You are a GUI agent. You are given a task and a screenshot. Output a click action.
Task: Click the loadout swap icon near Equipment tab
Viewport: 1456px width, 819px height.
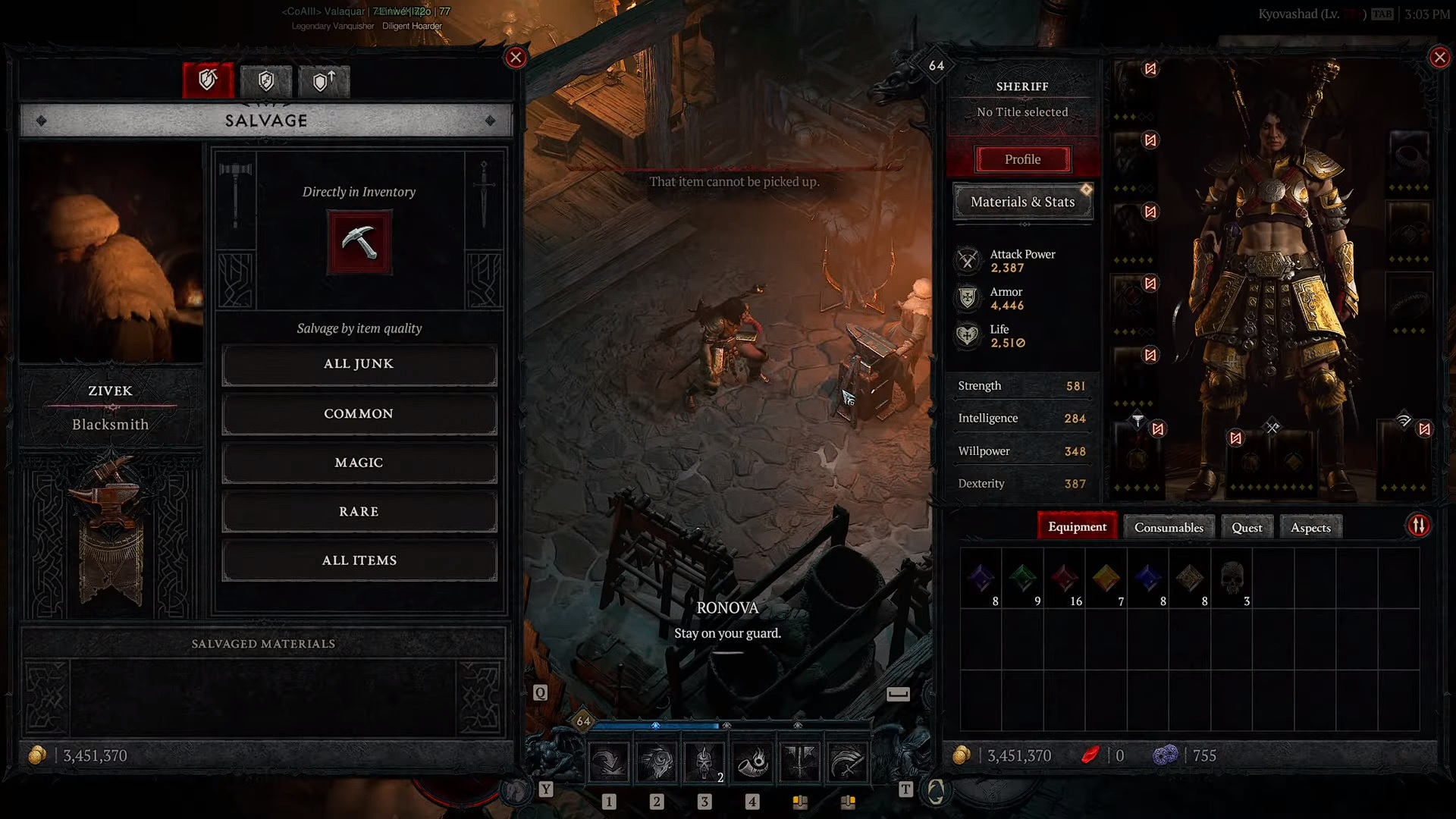(1419, 525)
